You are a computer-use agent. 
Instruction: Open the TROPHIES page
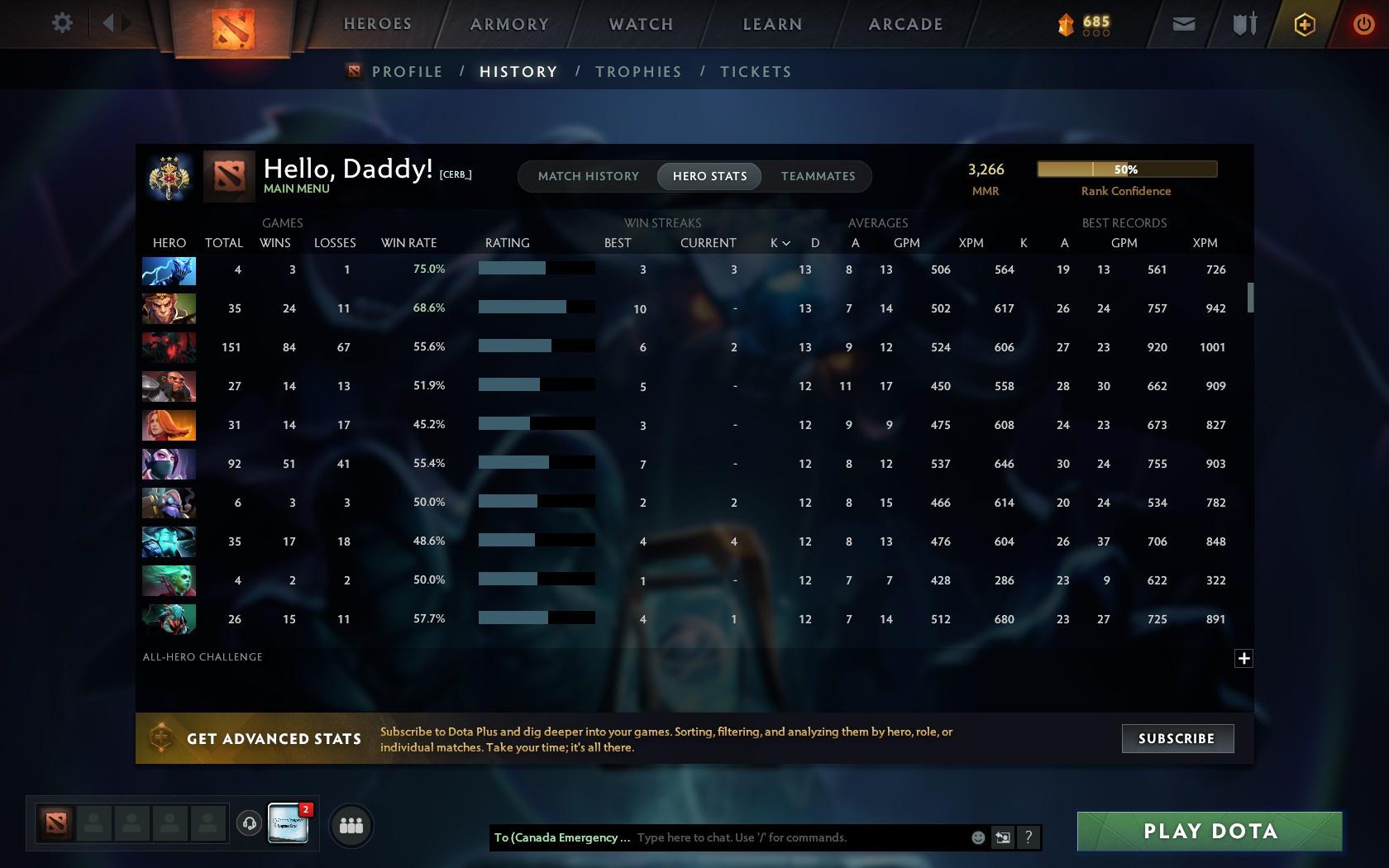tap(637, 71)
